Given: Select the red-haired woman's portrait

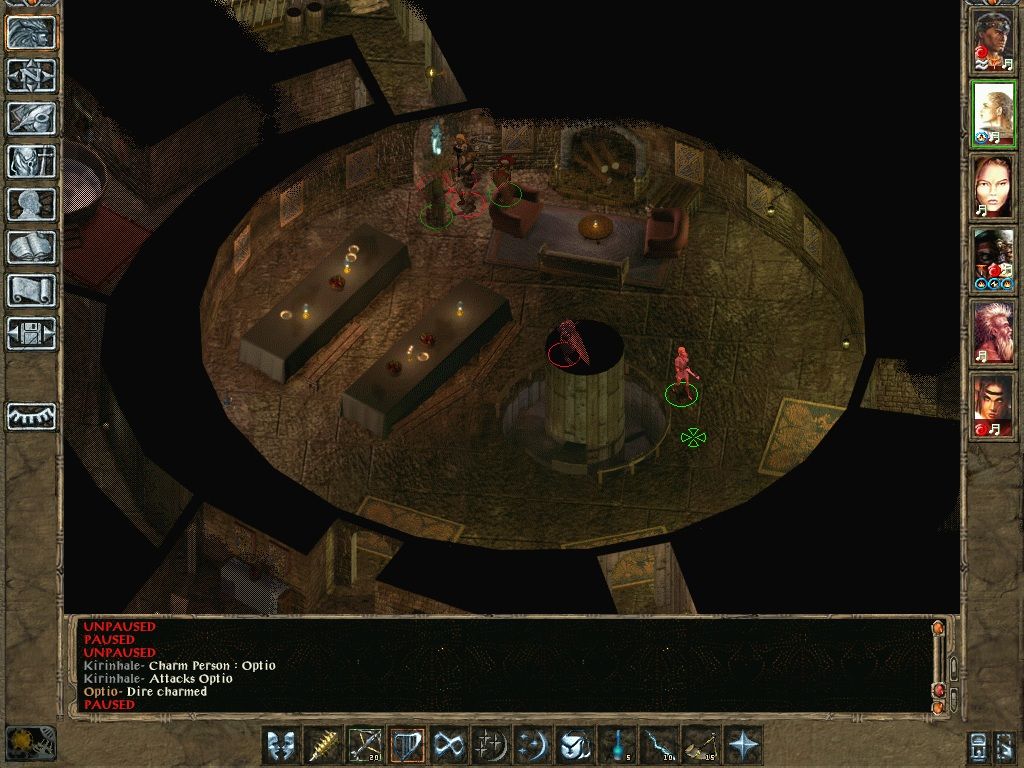Looking at the screenshot, I should click(994, 186).
